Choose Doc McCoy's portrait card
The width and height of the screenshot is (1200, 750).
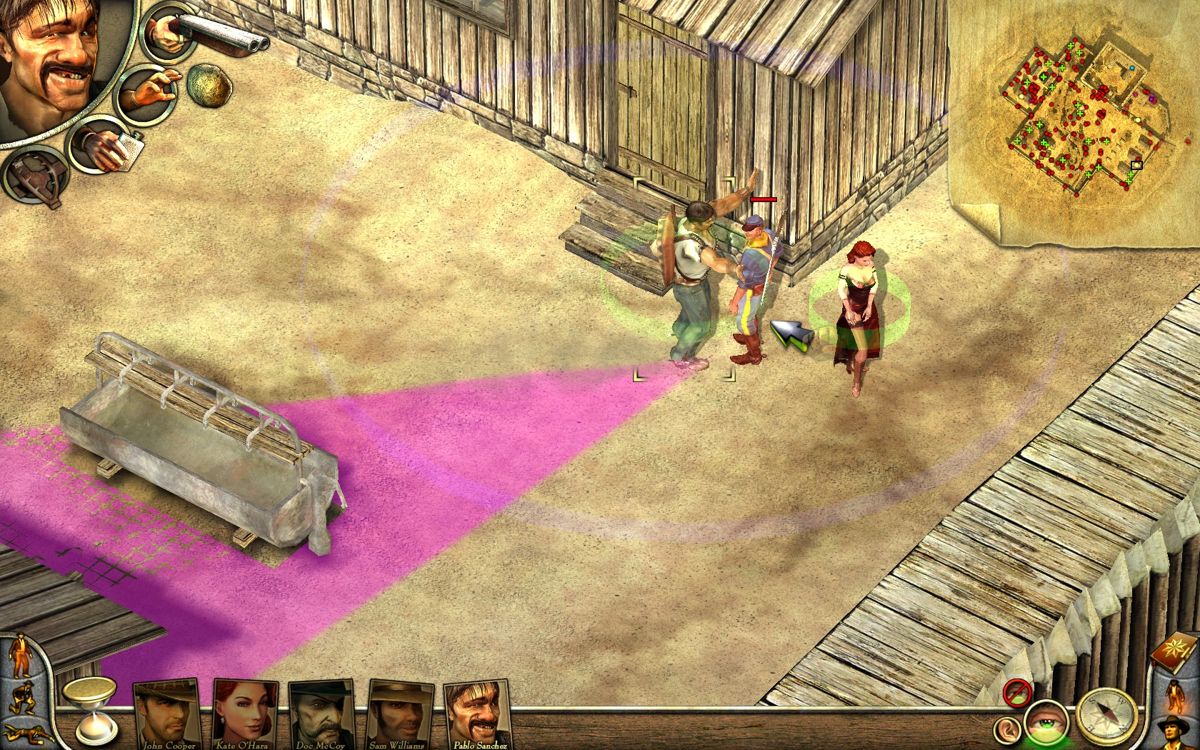[322, 714]
